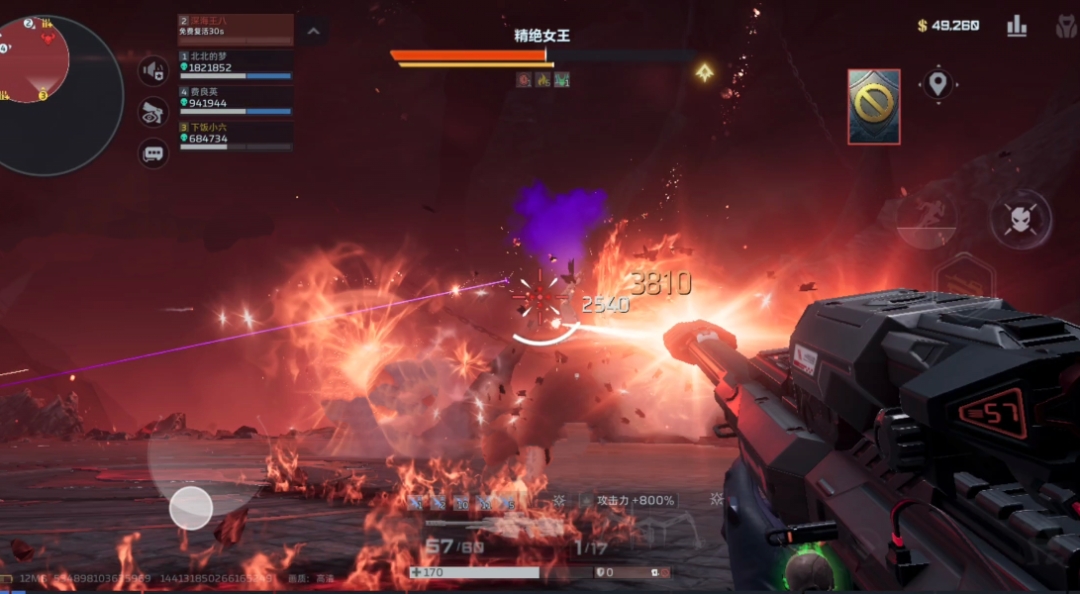The image size is (1080, 594).
Task: Select teammate 下饭小六 in the squad list
Action: (x=236, y=135)
